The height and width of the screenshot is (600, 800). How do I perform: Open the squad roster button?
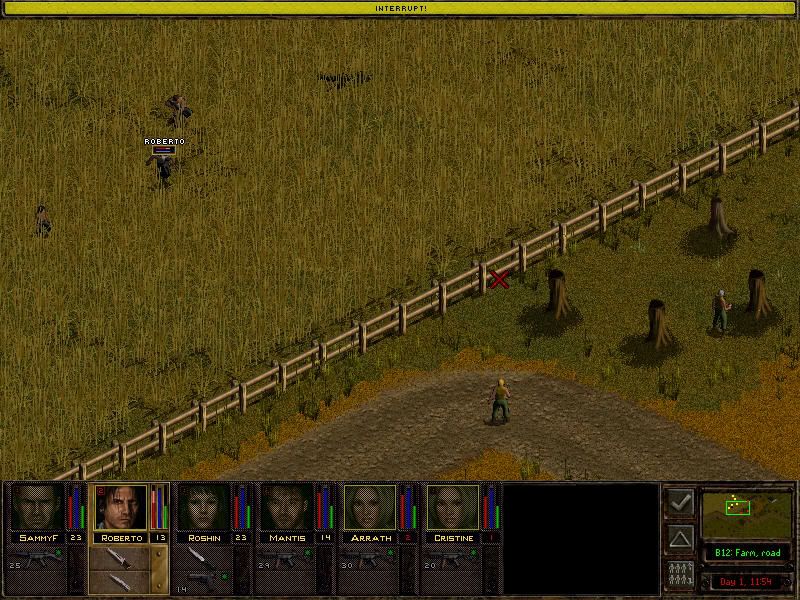[680, 574]
